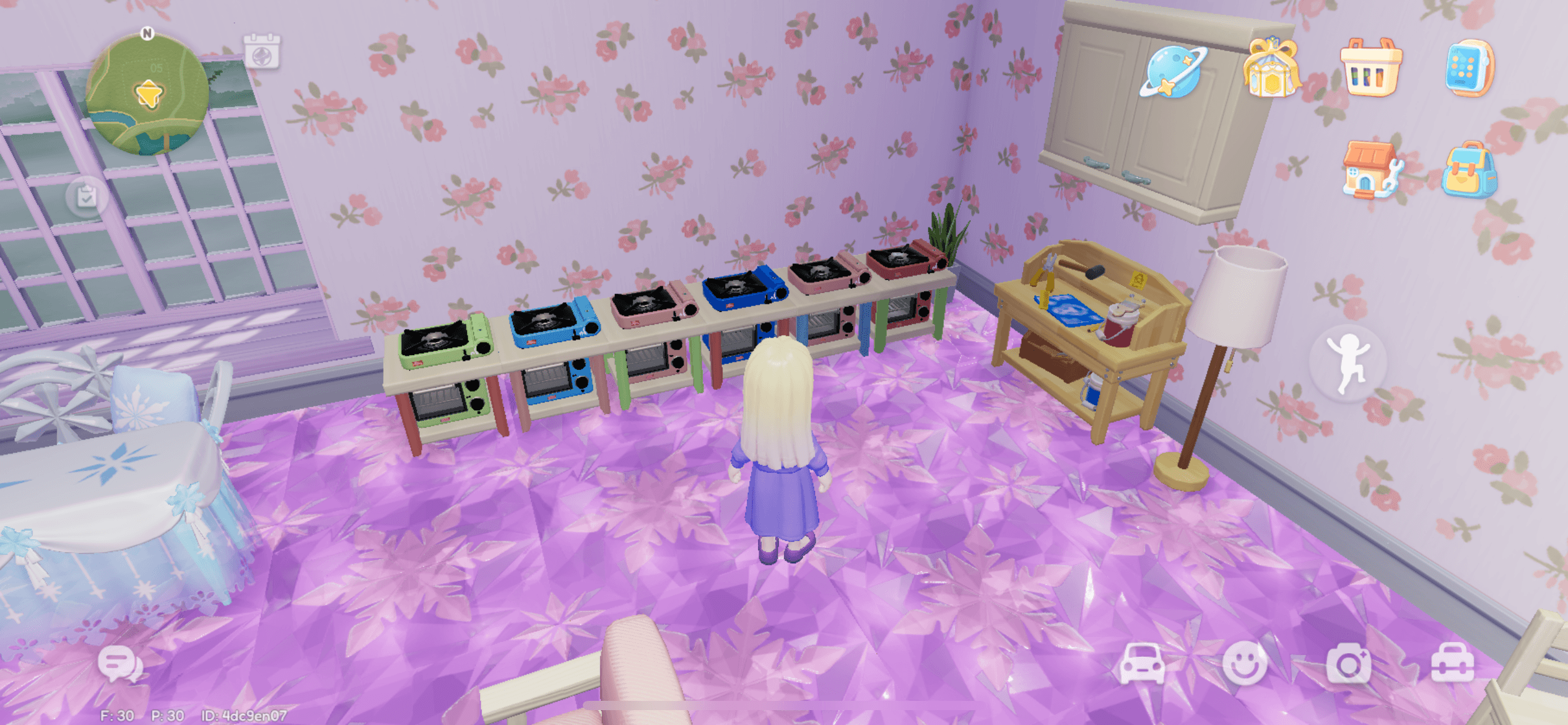
Task: Tap the jump action button
Action: [1348, 362]
